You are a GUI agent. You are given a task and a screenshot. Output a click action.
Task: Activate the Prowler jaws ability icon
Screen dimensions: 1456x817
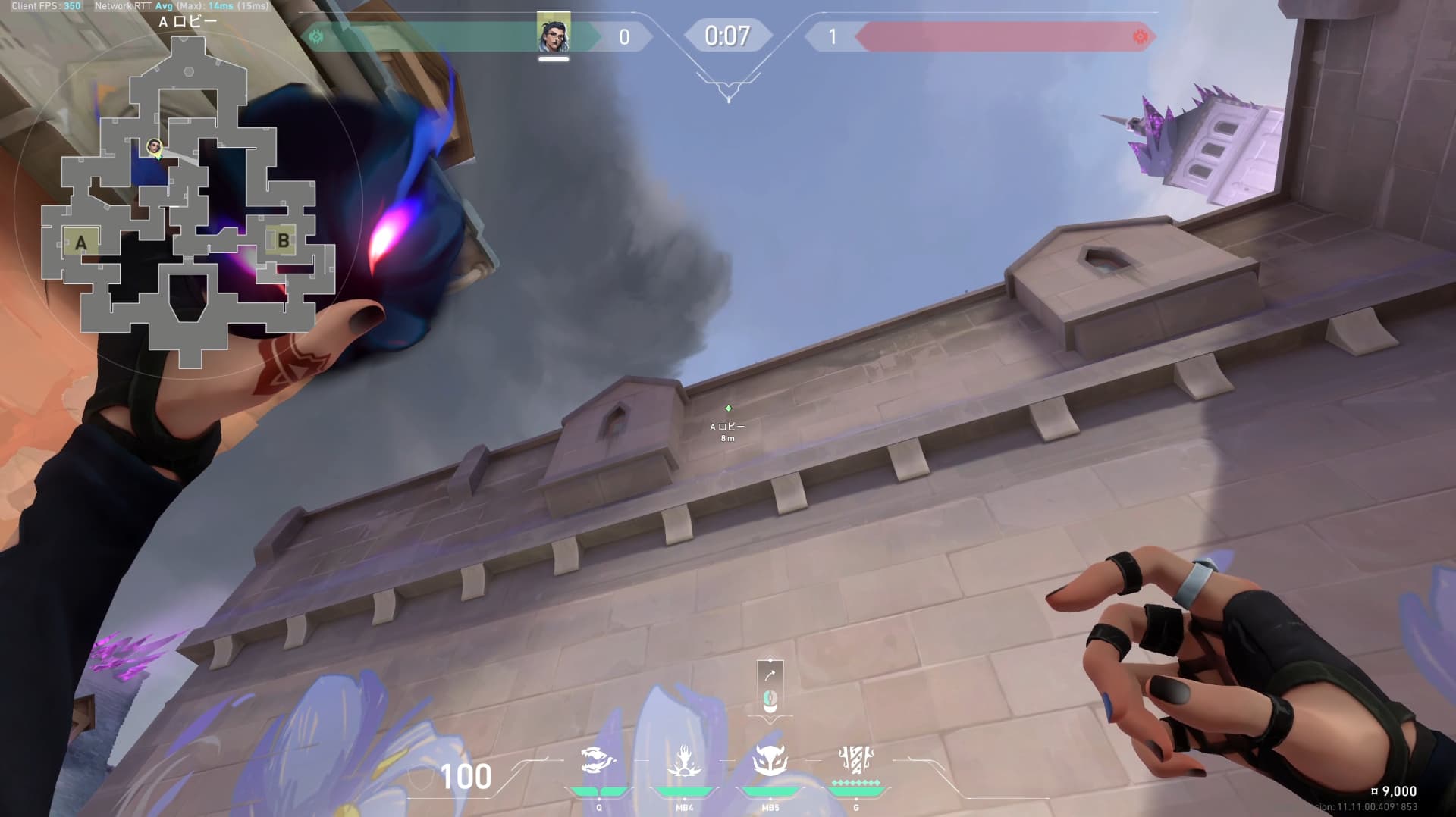pos(598,760)
